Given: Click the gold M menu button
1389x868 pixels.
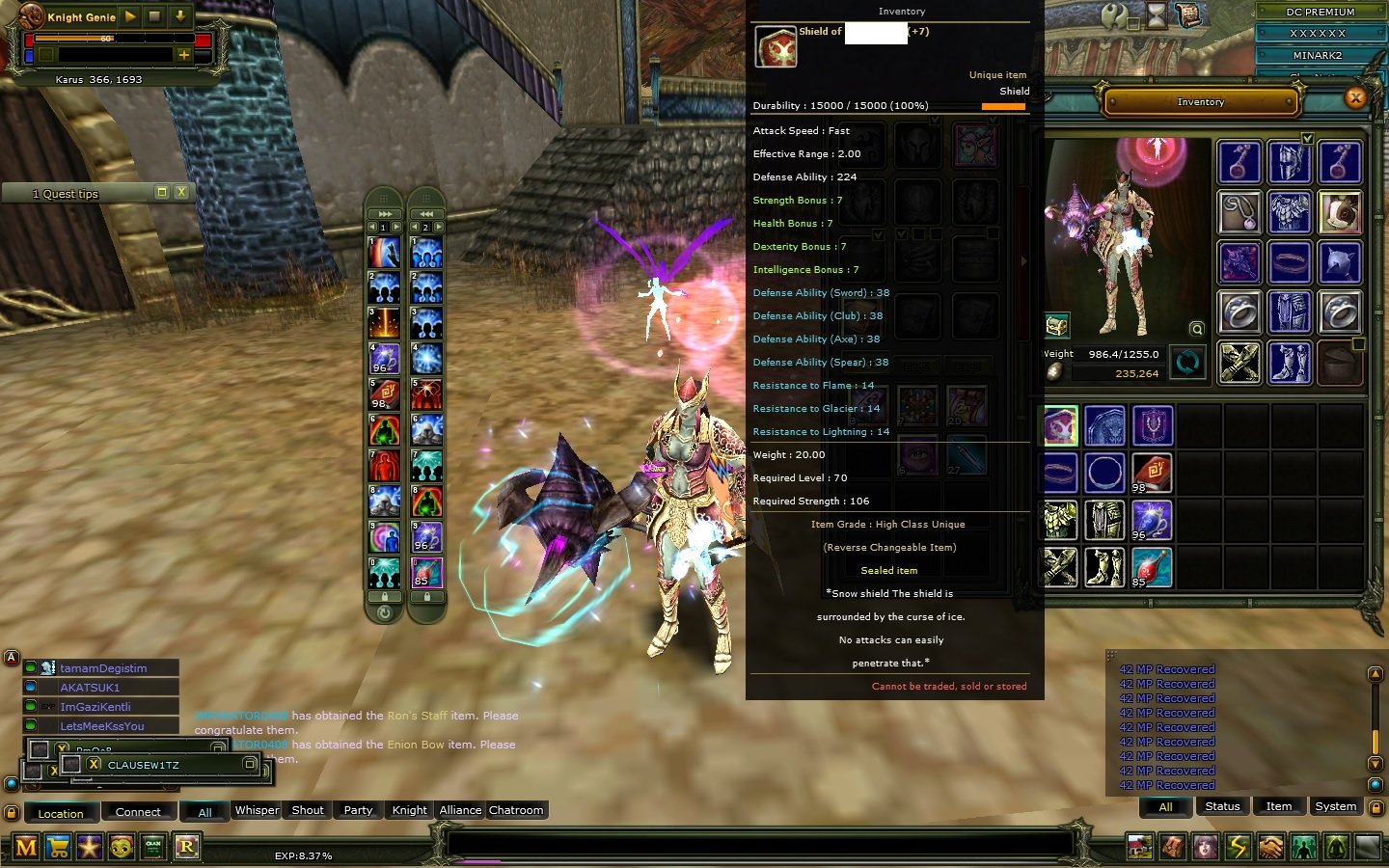Looking at the screenshot, I should (26, 847).
